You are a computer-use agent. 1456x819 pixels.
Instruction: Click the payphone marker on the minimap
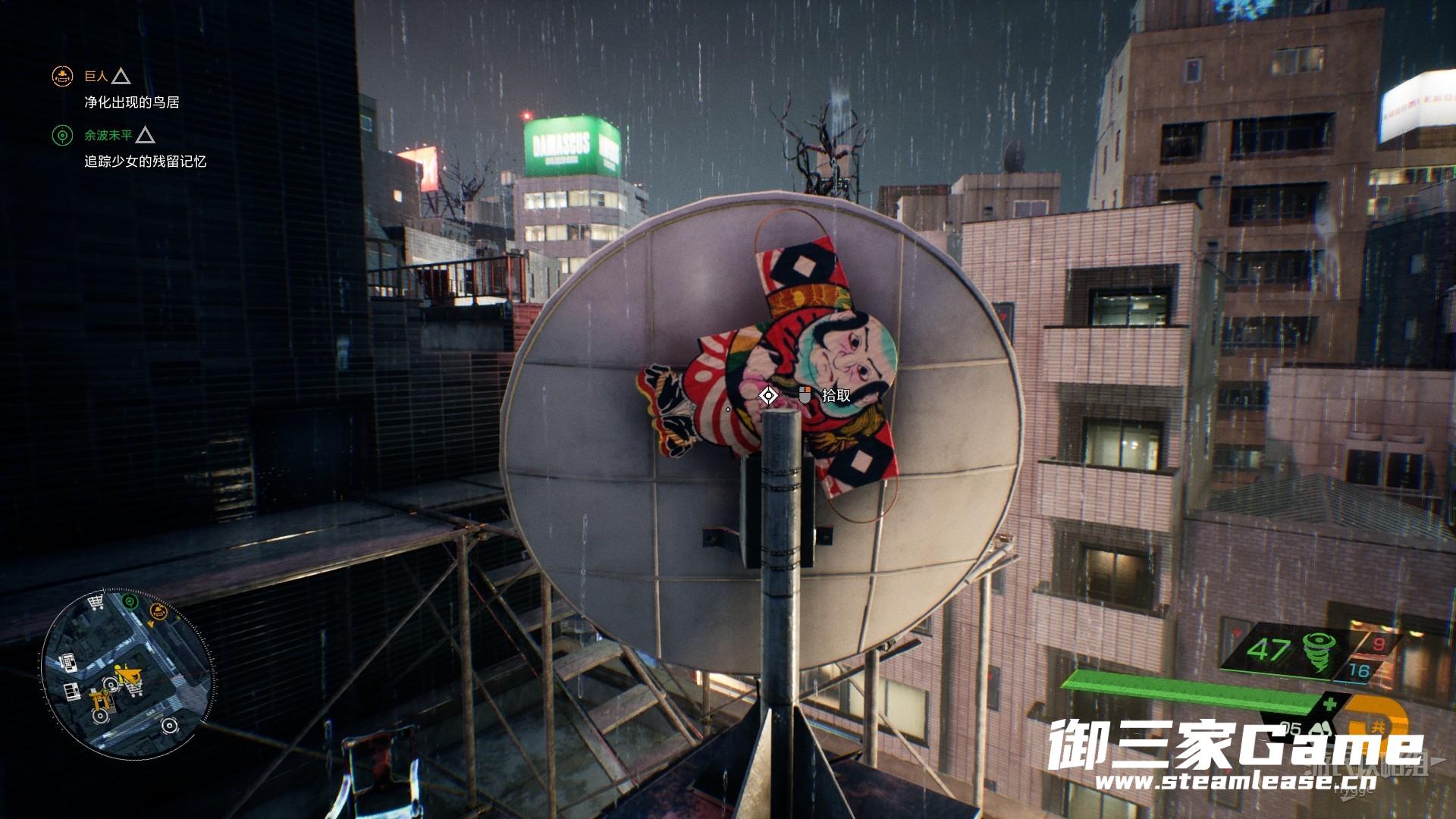pyautogui.click(x=67, y=661)
